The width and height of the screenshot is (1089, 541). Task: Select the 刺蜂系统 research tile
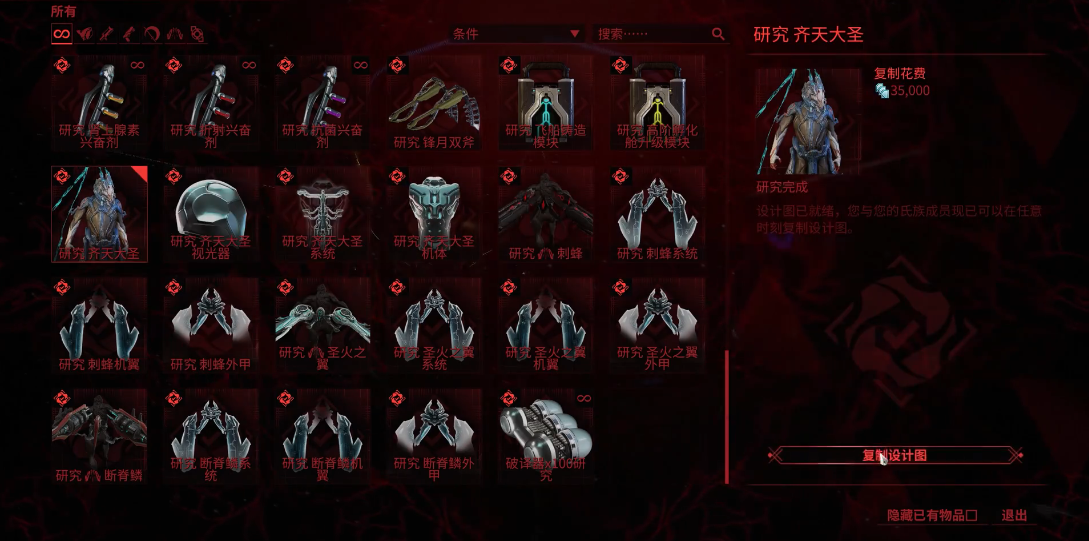pyautogui.click(x=657, y=214)
